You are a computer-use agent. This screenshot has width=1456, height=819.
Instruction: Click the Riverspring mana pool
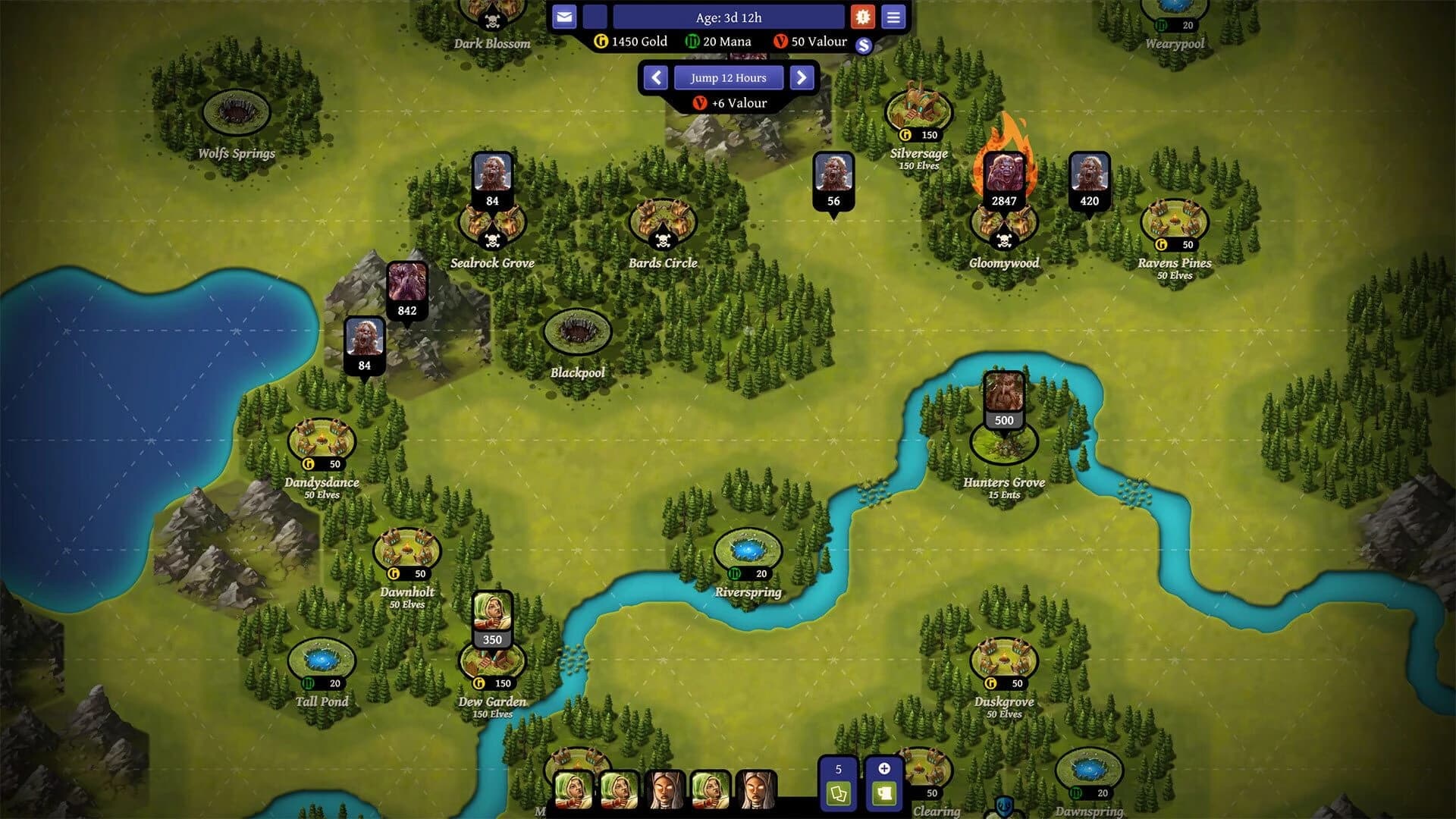(x=747, y=547)
